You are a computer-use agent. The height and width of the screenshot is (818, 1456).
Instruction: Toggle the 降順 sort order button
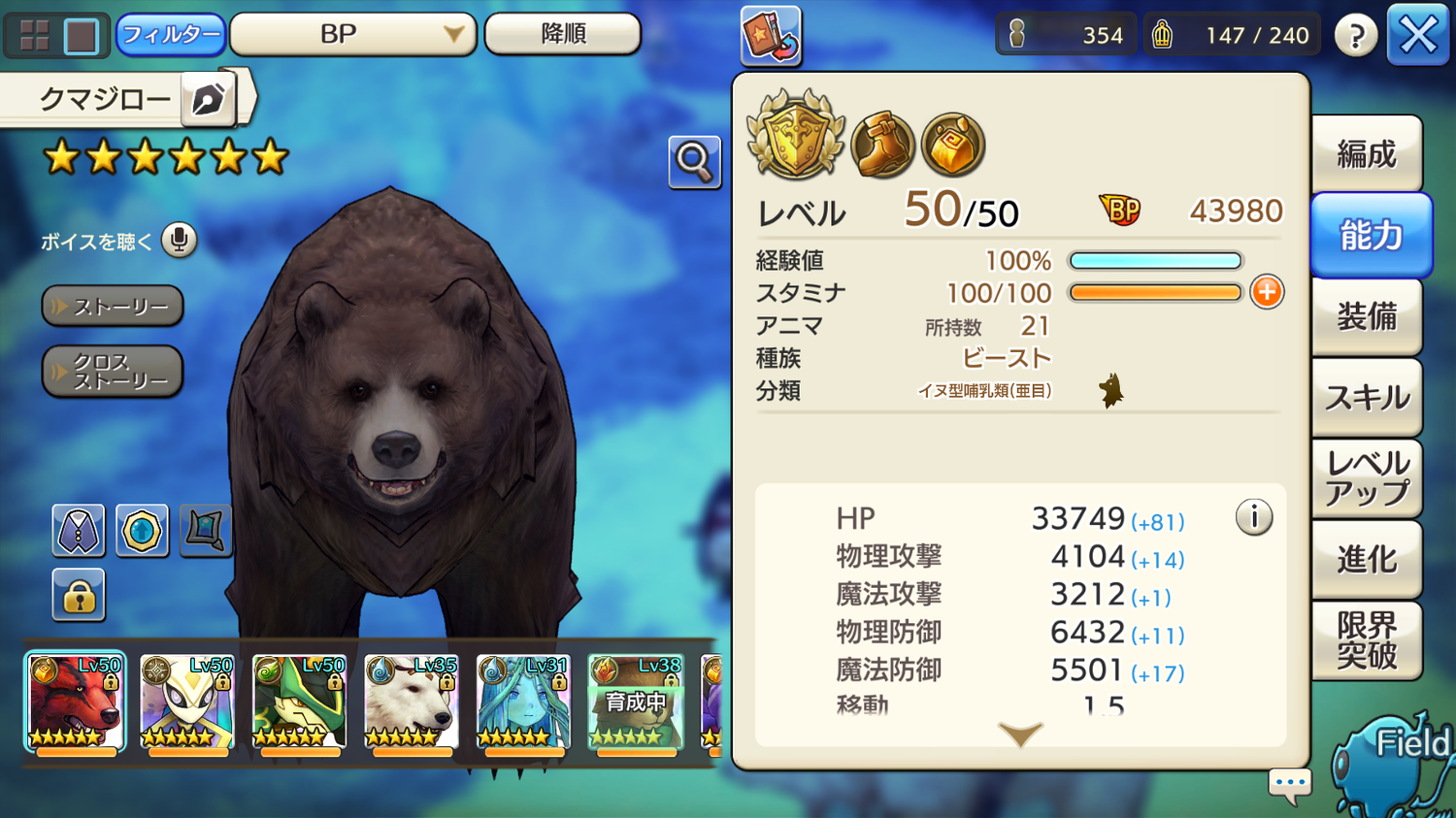tap(562, 35)
